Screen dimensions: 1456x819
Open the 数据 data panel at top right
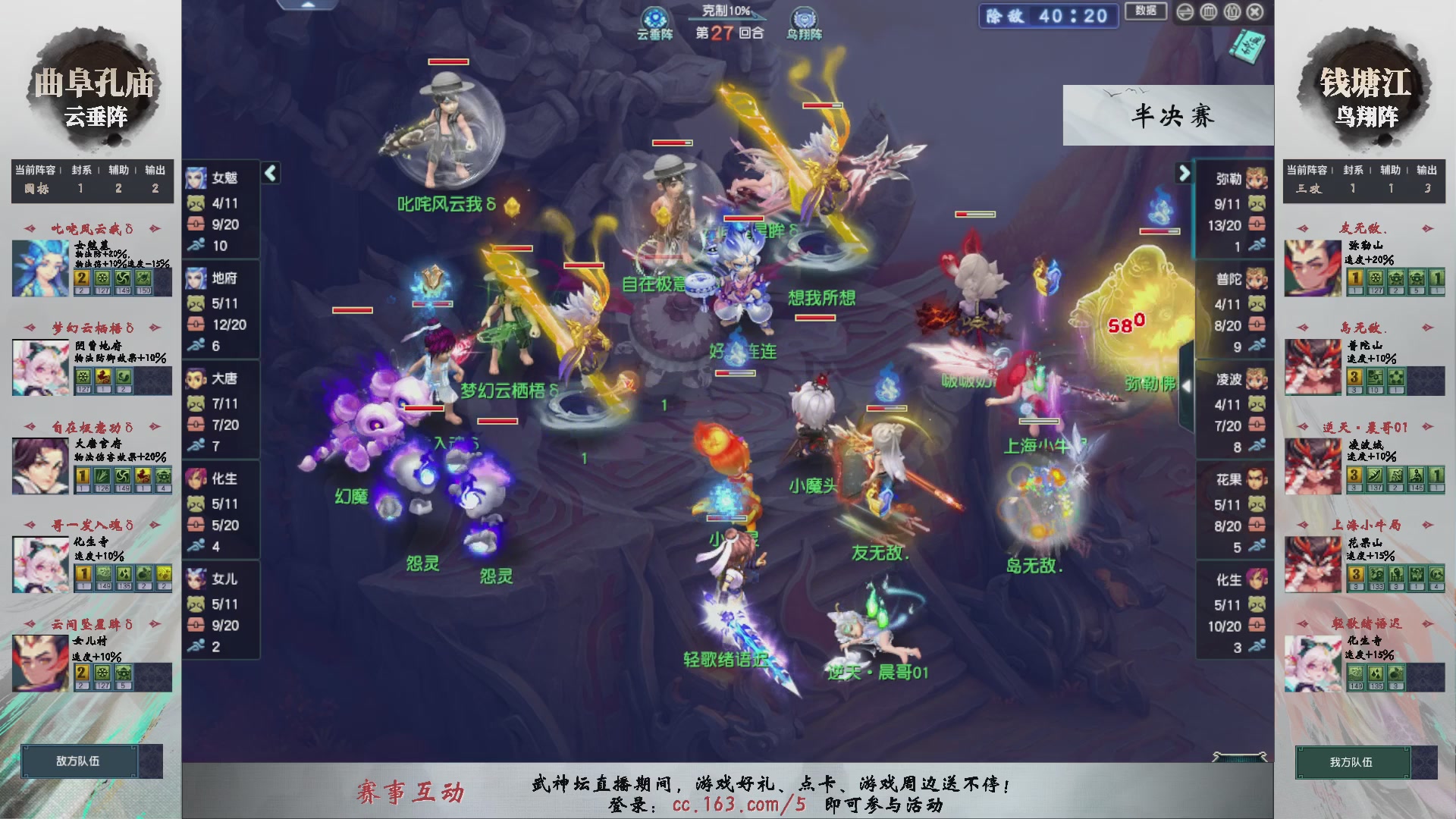click(x=1145, y=9)
